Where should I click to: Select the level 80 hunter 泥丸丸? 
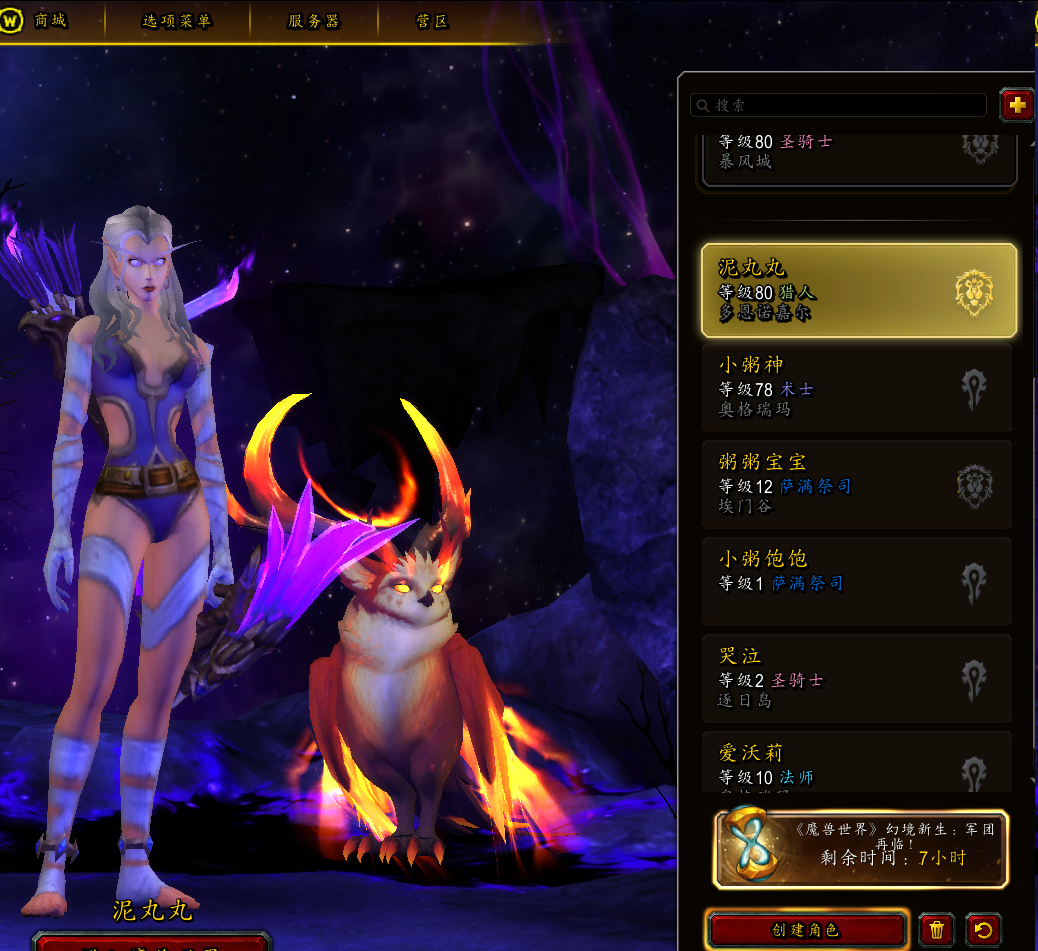(858, 290)
